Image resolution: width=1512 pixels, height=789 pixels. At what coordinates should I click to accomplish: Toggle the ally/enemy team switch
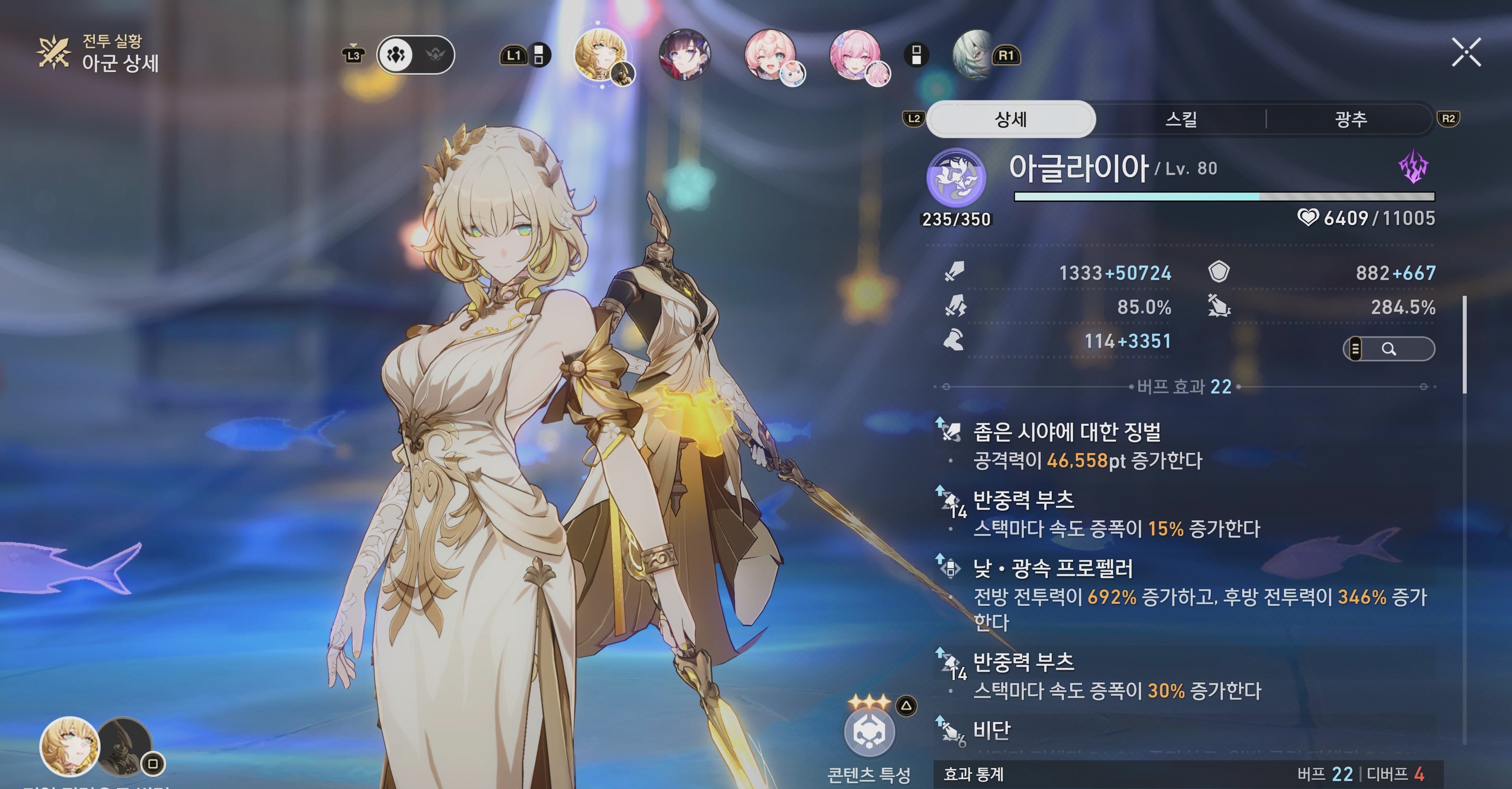[x=415, y=55]
